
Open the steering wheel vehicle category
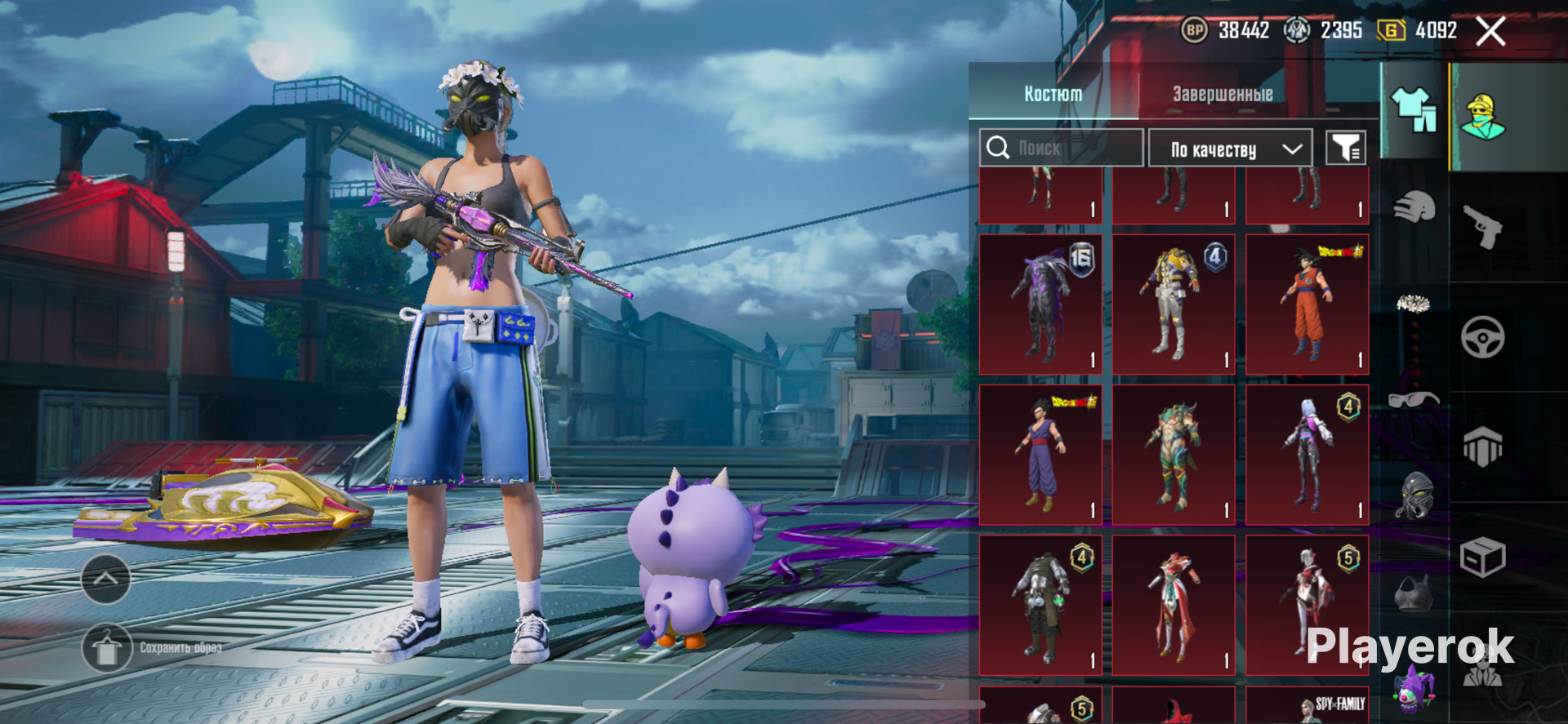[x=1482, y=336]
